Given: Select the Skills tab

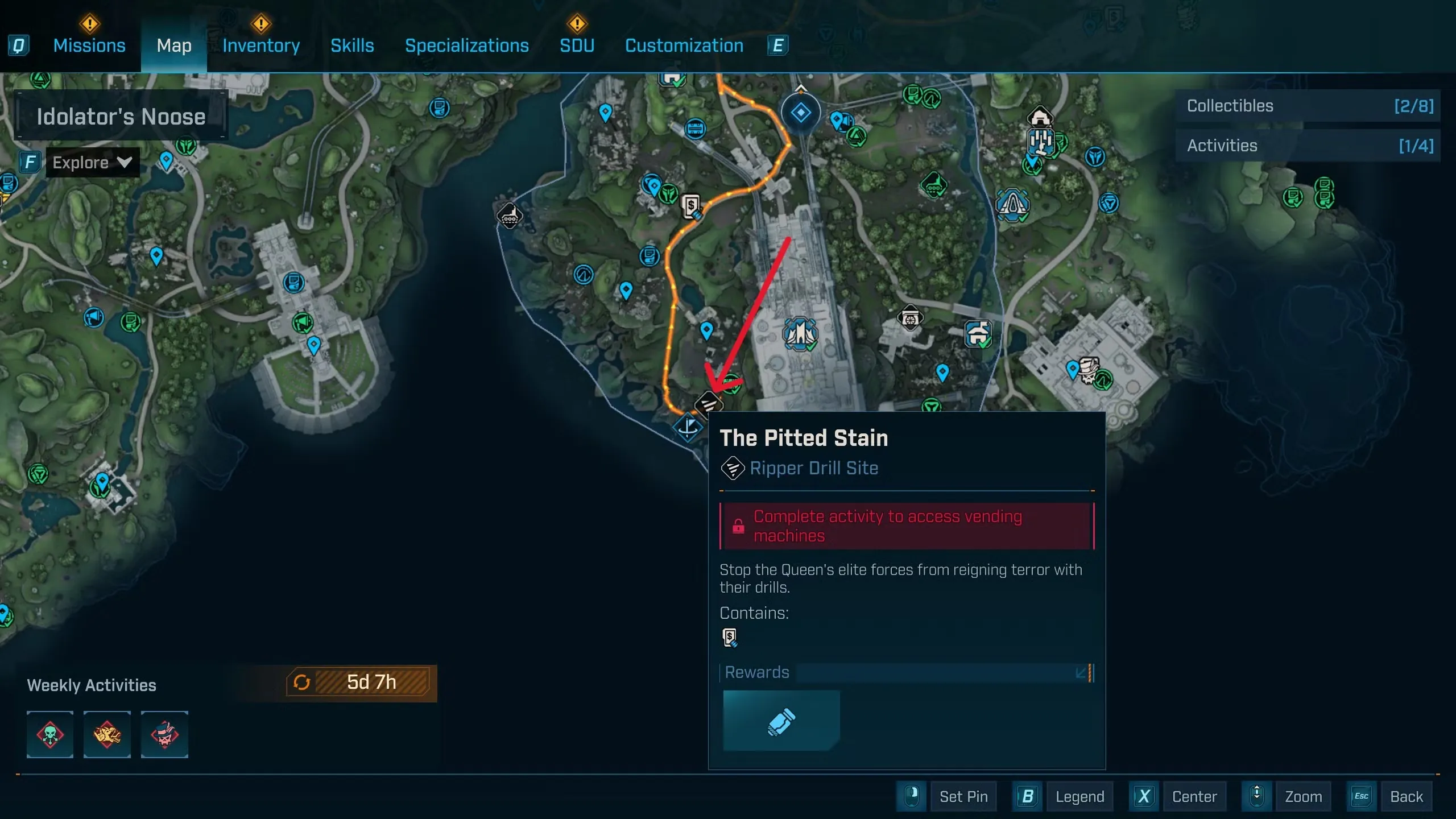Looking at the screenshot, I should click(x=352, y=45).
